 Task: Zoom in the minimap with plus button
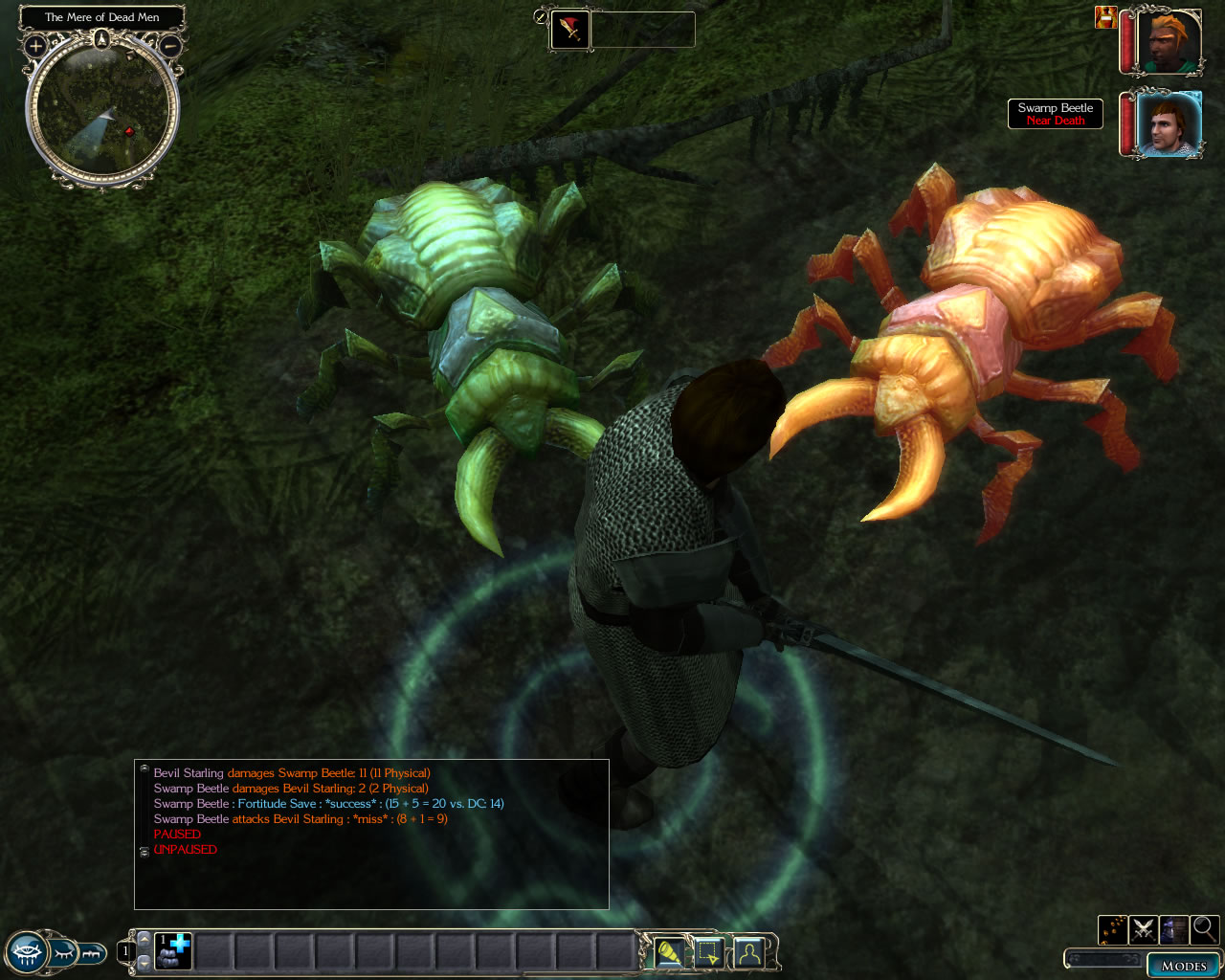[35, 45]
